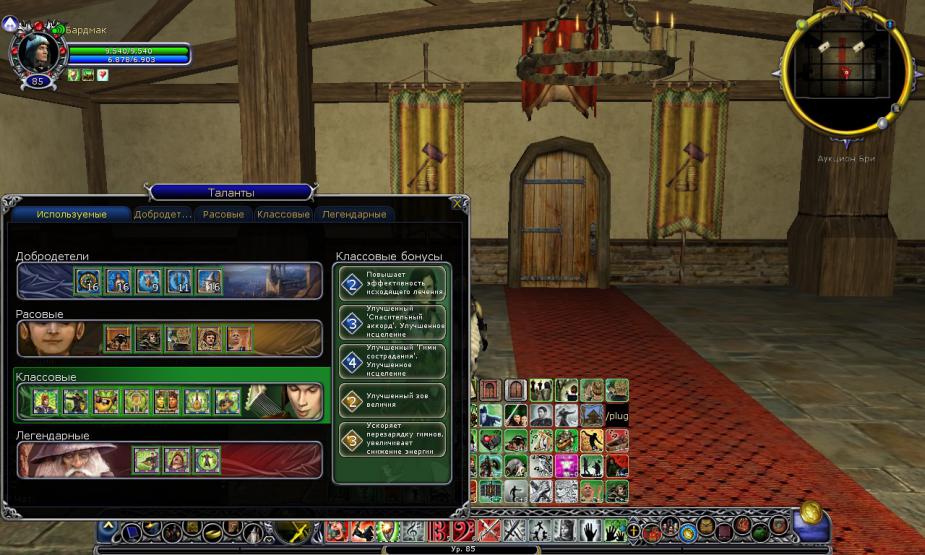Choose the first class trait icon

[45, 401]
